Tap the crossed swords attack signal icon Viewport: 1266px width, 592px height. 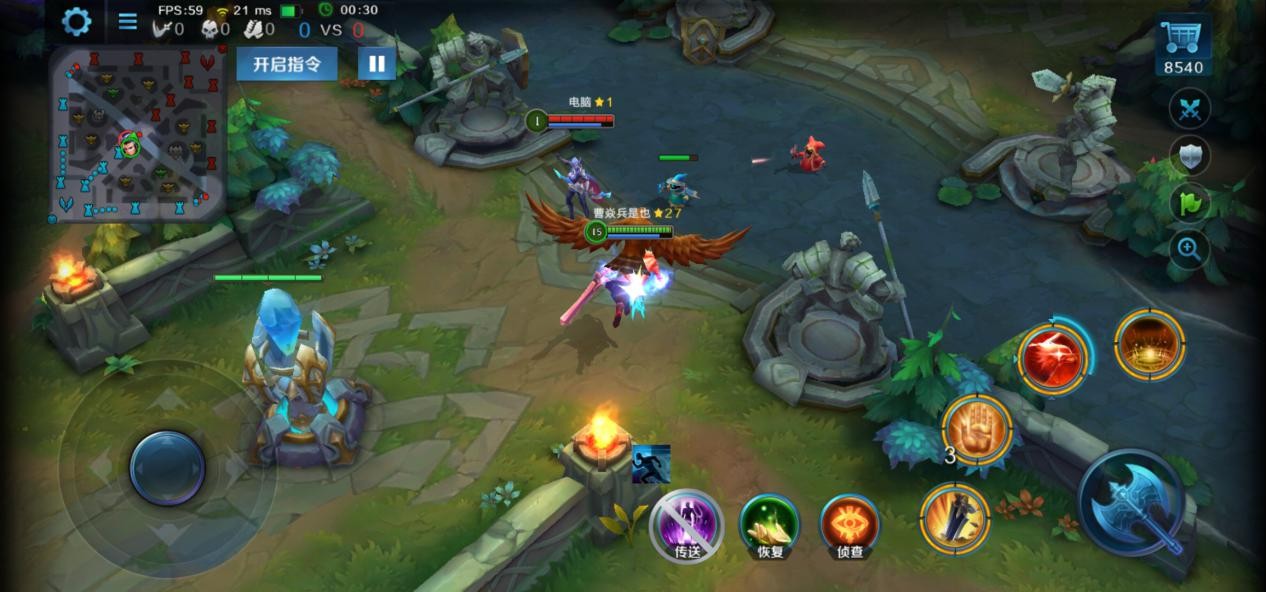click(1190, 109)
